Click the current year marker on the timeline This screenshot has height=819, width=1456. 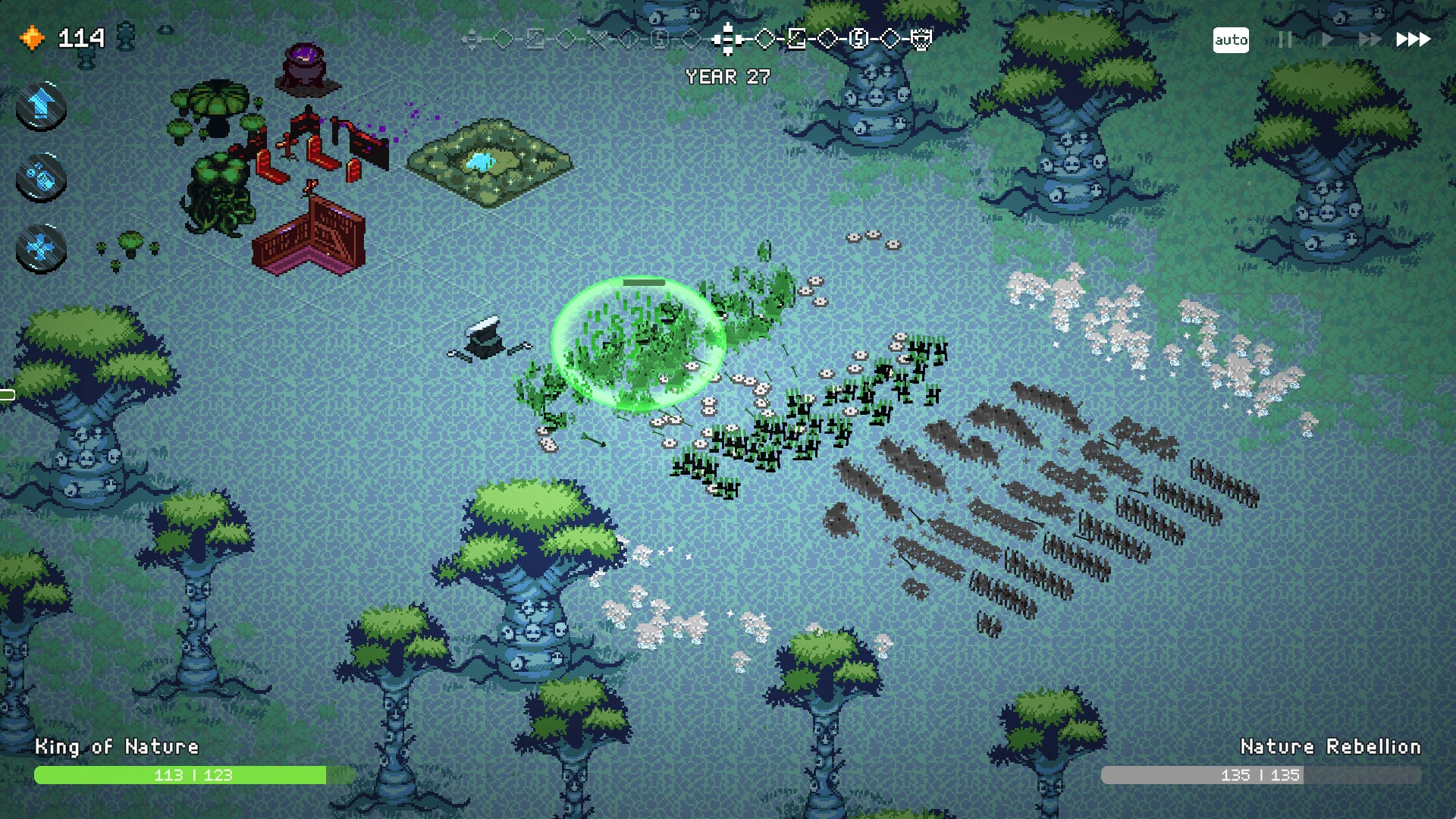click(728, 39)
